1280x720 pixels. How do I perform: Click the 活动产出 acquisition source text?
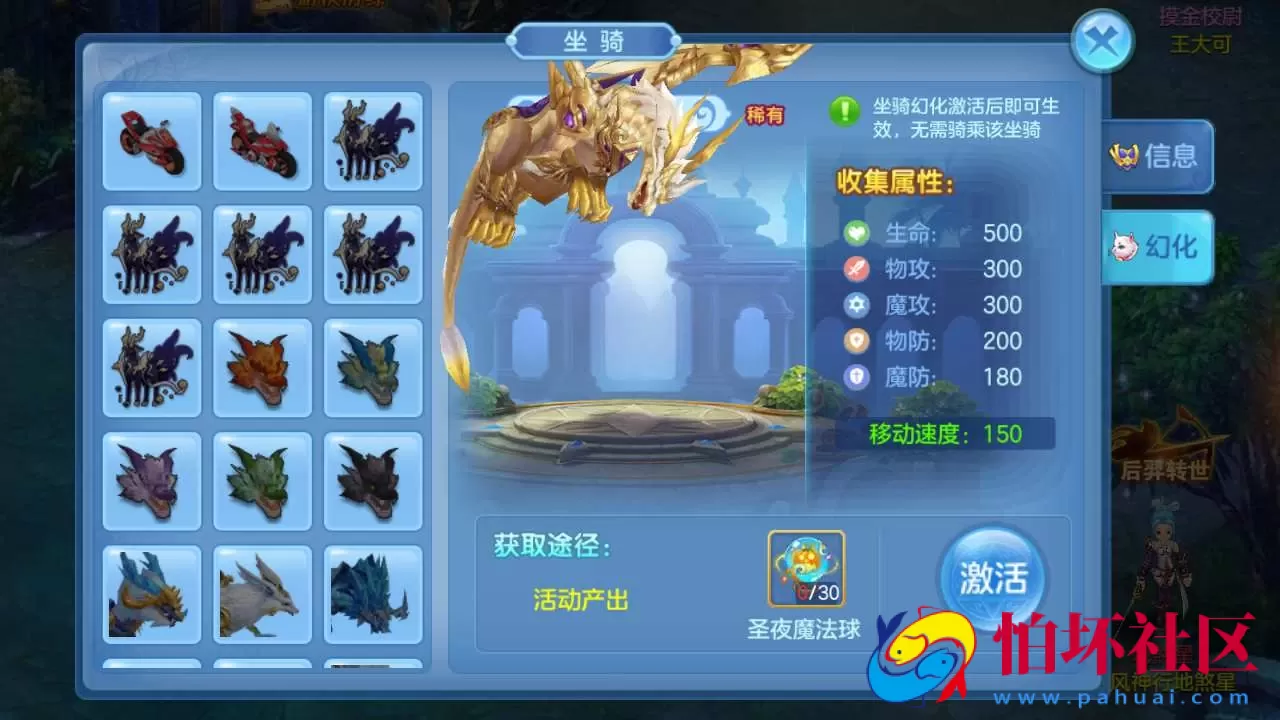coord(581,600)
